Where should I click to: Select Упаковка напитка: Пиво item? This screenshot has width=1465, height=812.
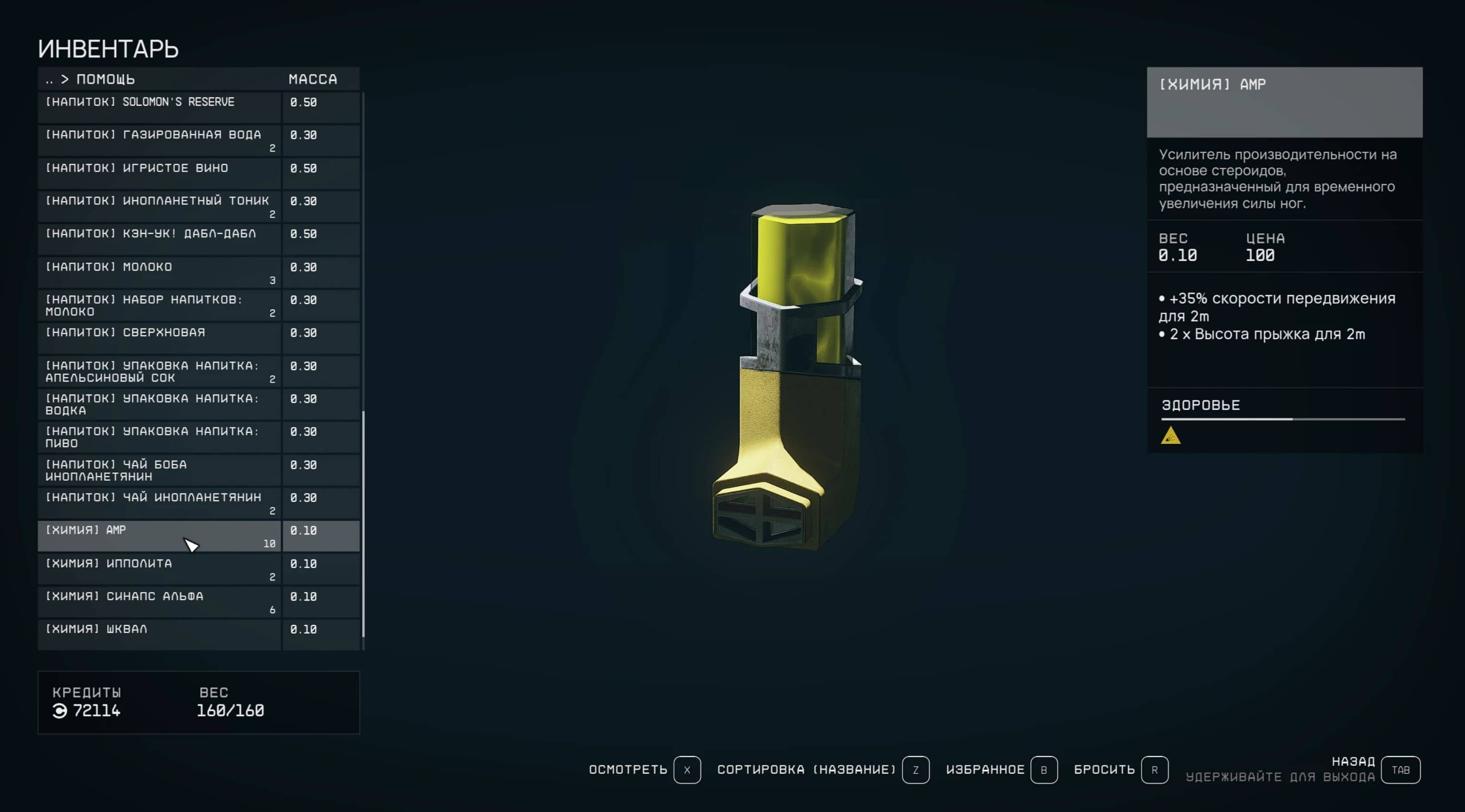pos(159,437)
